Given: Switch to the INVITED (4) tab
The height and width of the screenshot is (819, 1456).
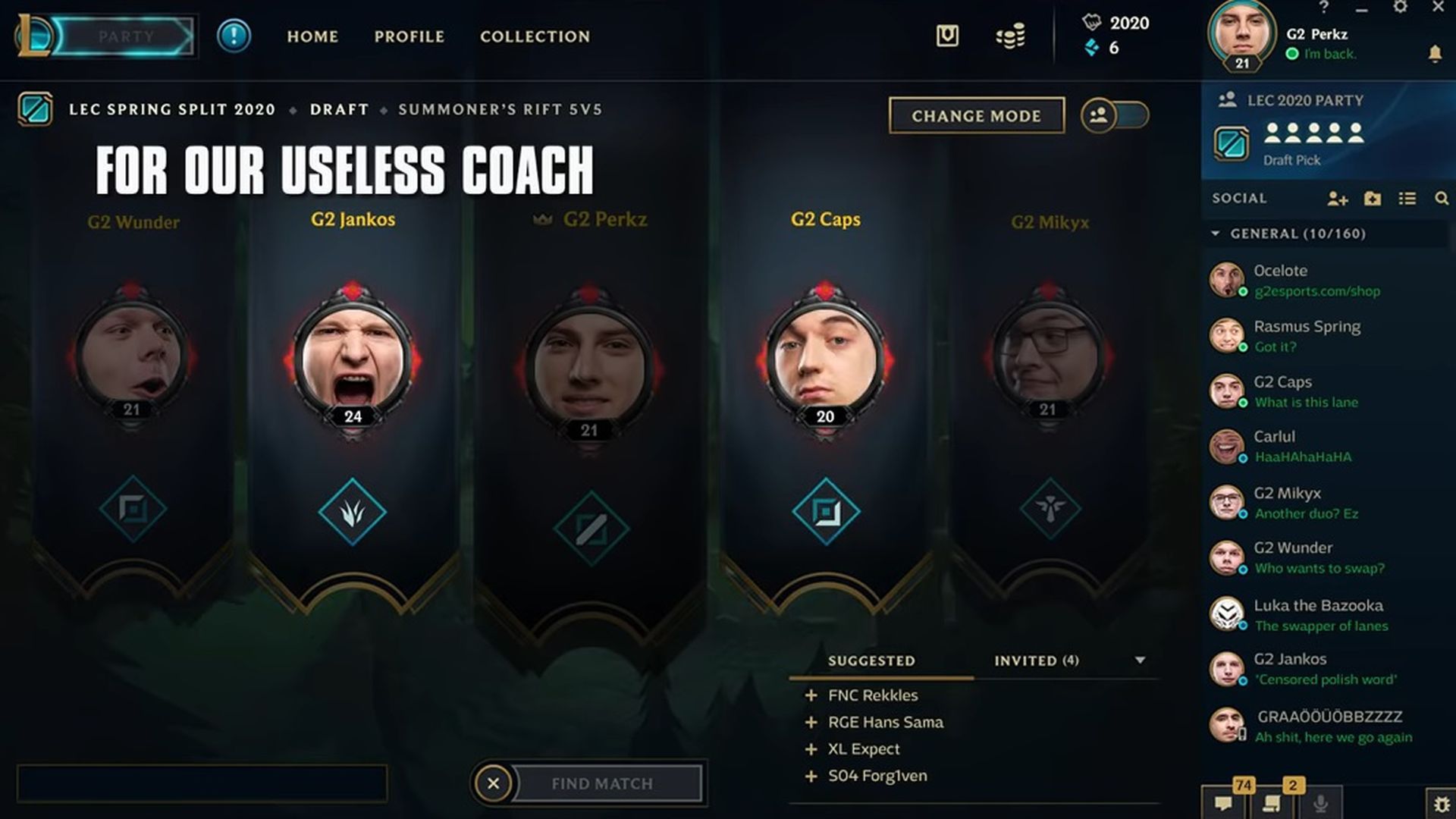Looking at the screenshot, I should point(1035,661).
